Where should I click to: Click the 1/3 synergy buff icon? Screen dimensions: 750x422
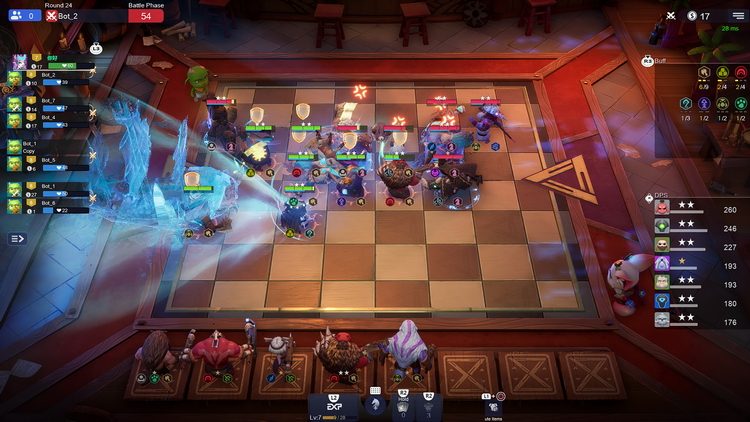click(x=686, y=104)
